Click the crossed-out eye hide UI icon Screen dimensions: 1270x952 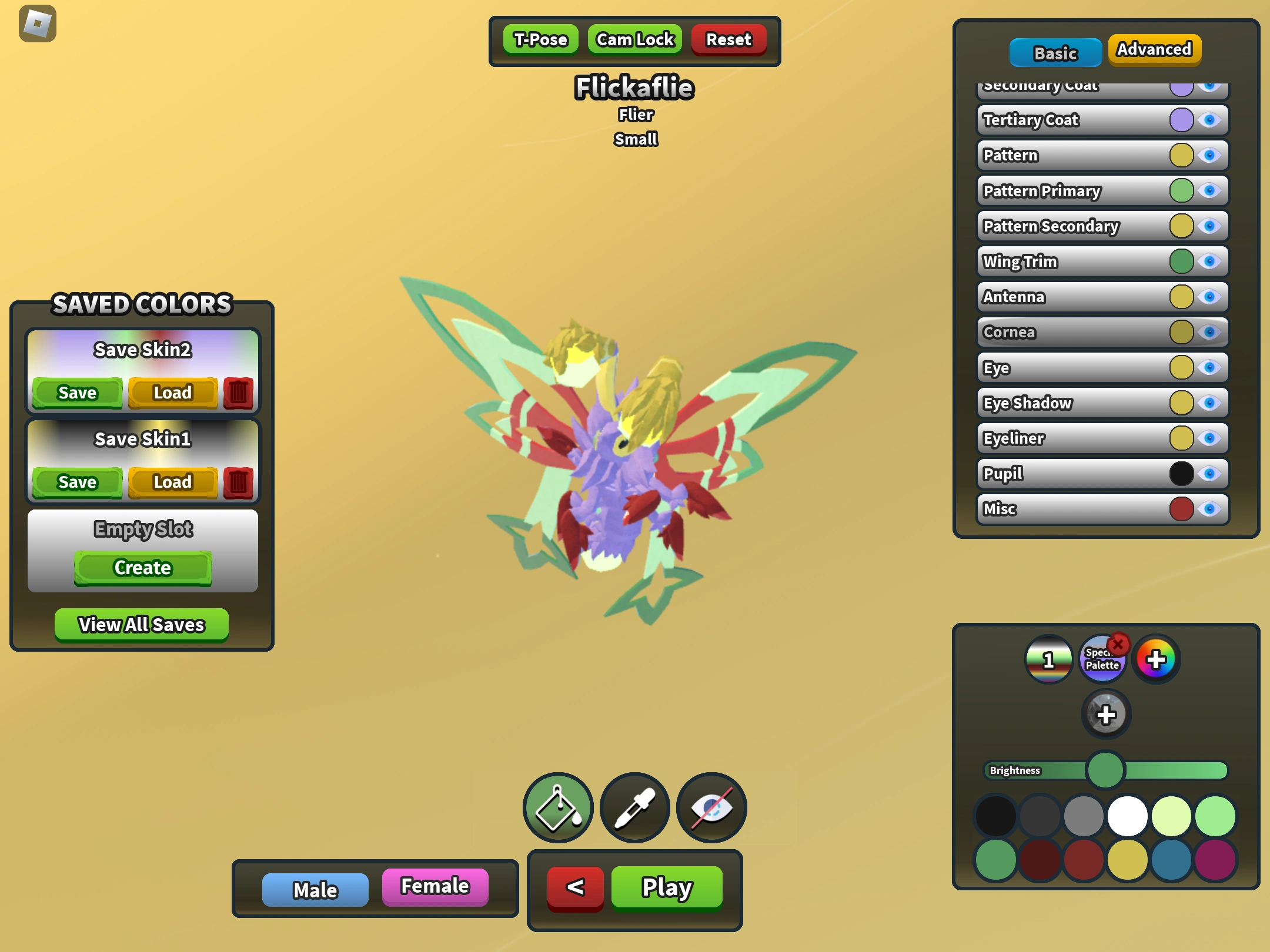[x=711, y=807]
